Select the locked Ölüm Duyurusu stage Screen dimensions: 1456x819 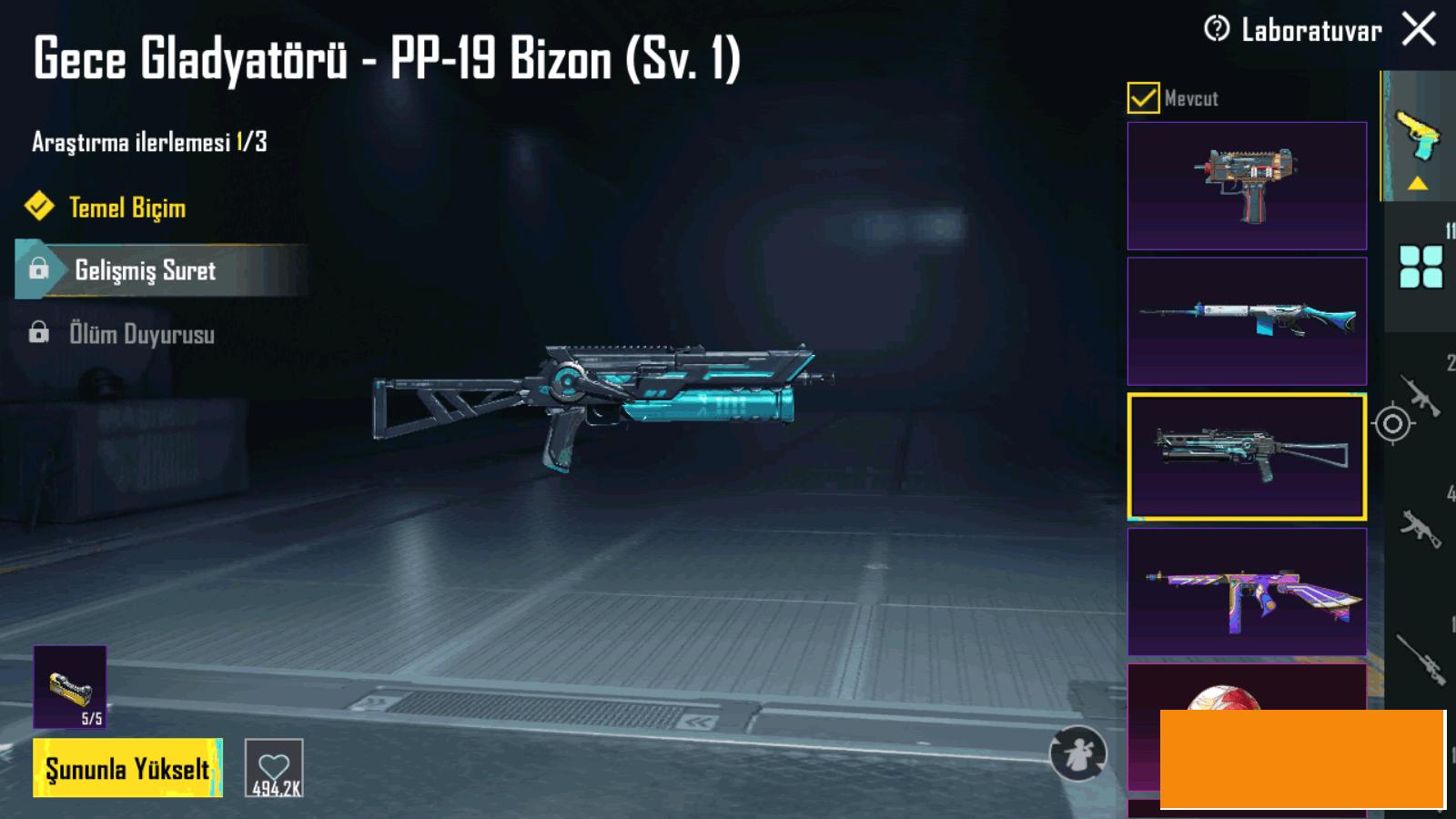click(x=142, y=334)
